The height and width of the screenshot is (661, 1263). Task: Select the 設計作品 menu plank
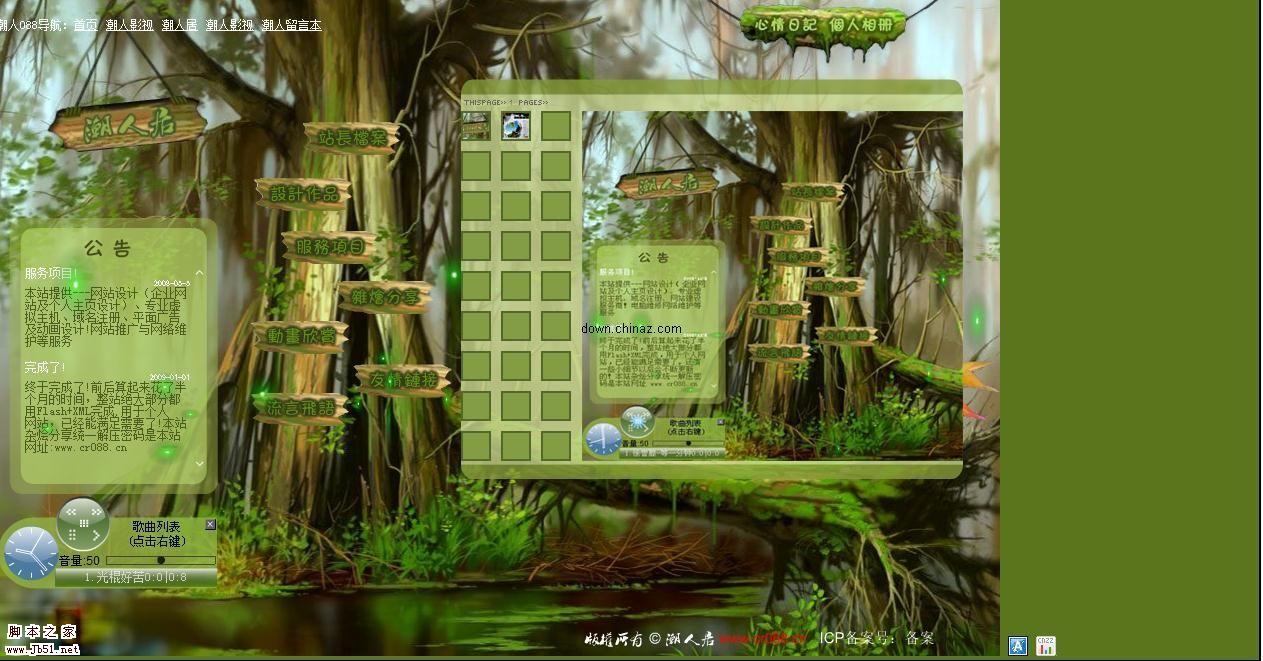(304, 194)
